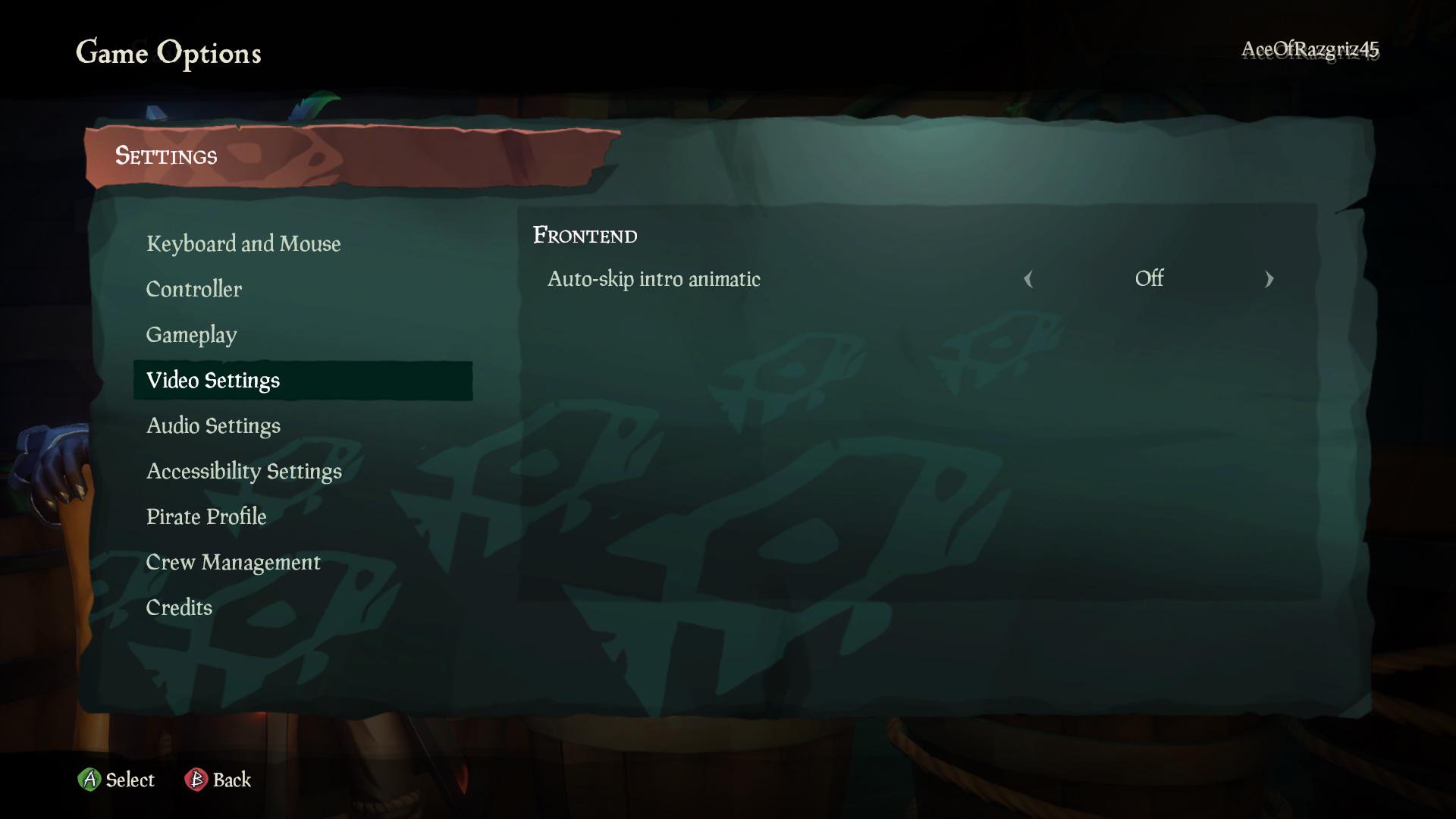
Task: Open Keyboard and Mouse settings
Action: [244, 243]
